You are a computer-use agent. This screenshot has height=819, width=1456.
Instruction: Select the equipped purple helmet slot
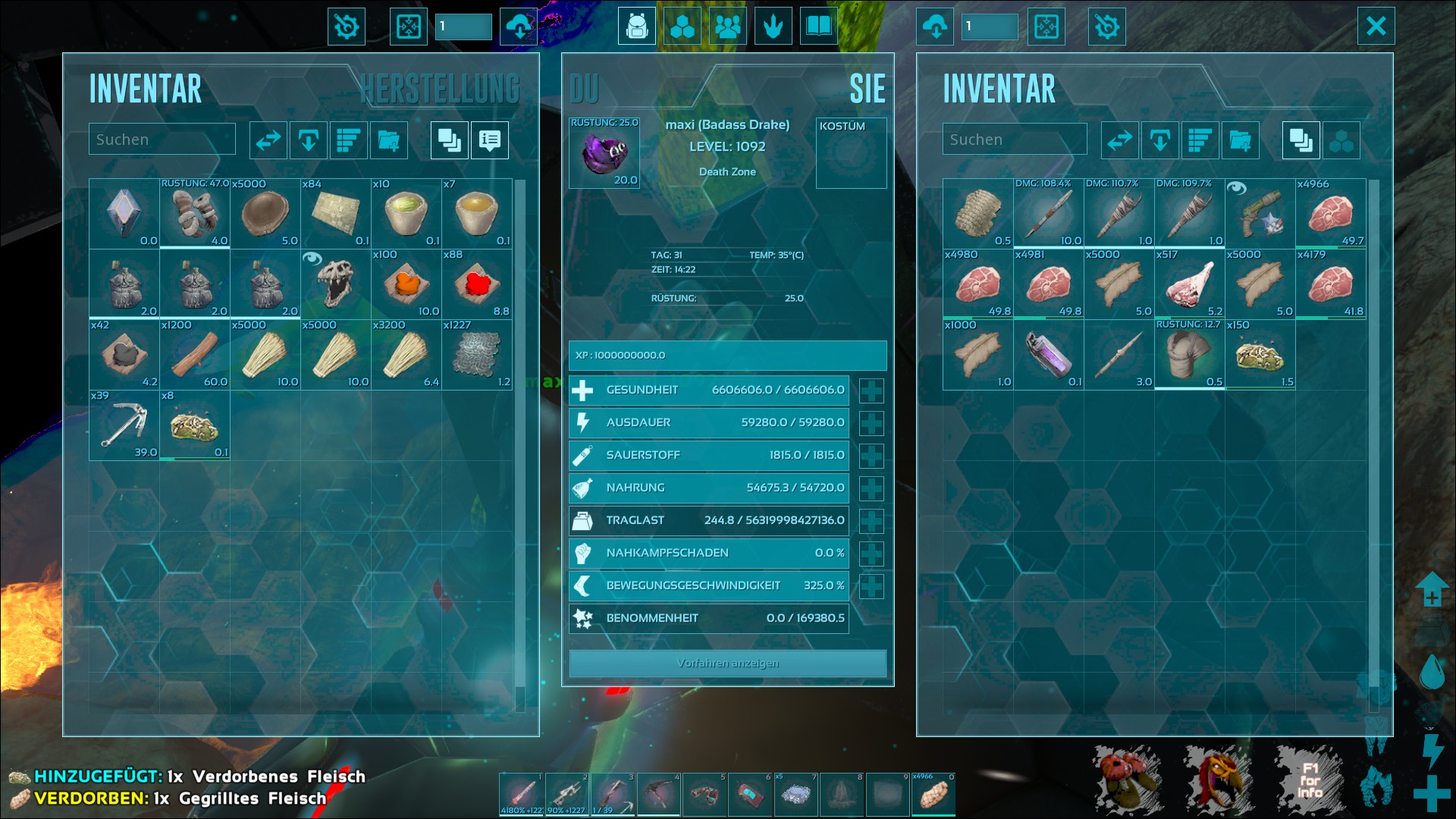click(604, 153)
